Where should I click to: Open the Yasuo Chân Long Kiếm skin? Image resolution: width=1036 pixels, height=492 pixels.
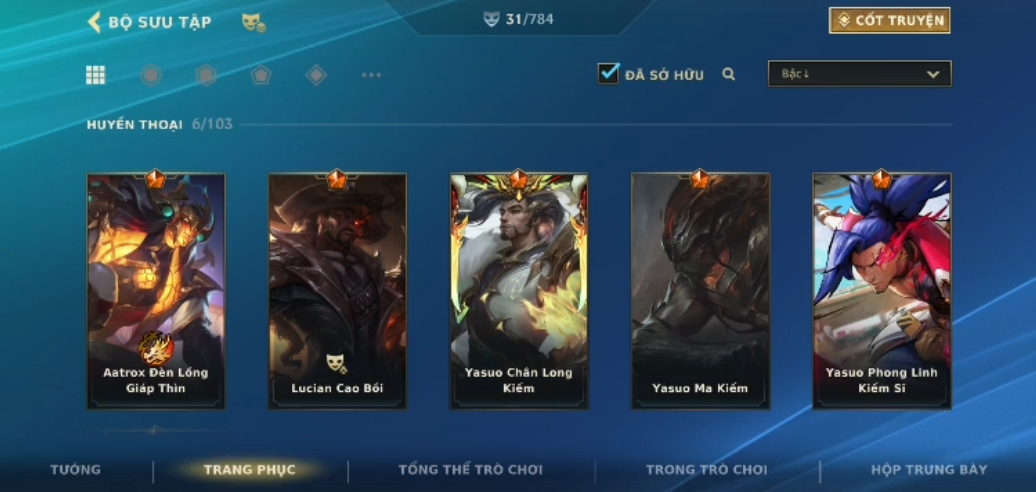click(519, 290)
